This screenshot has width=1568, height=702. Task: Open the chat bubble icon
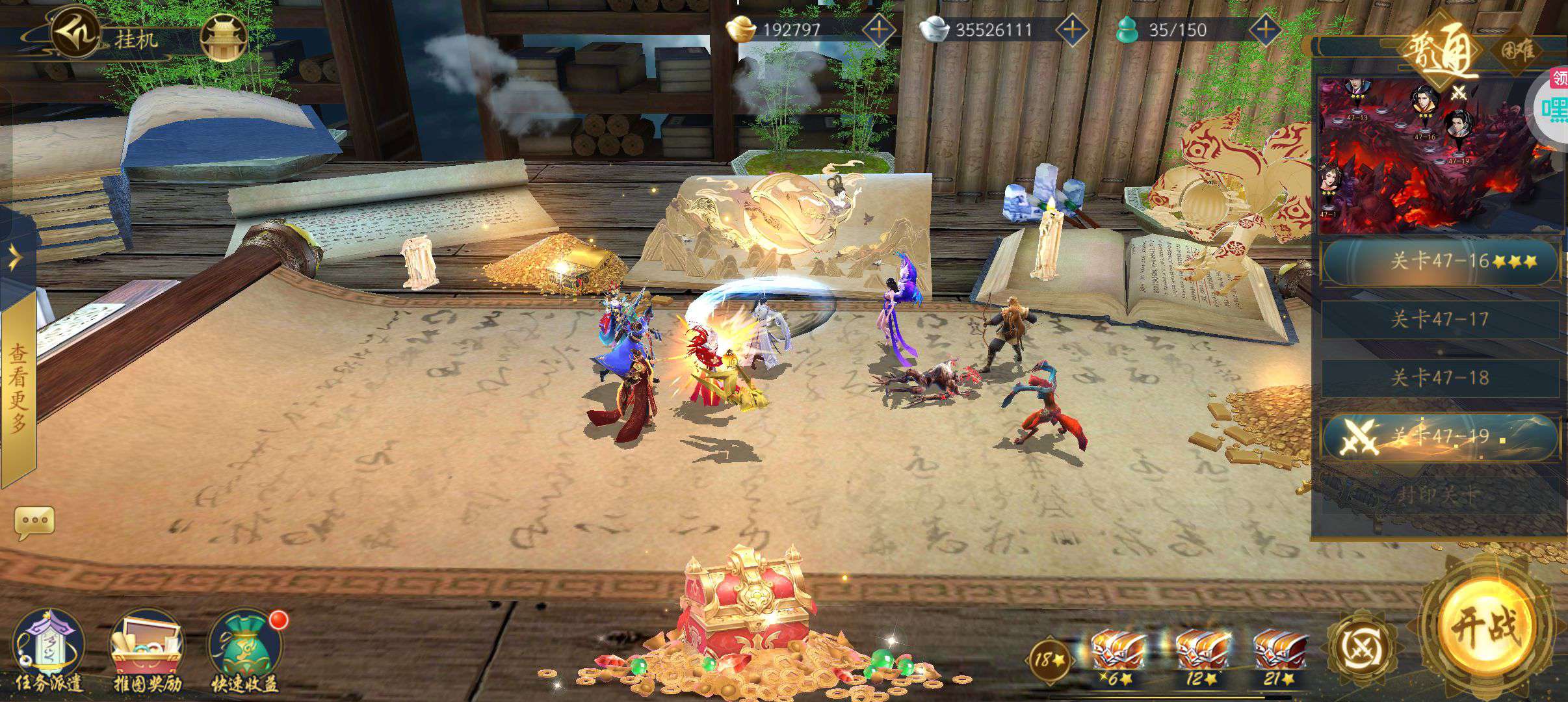pyautogui.click(x=34, y=522)
